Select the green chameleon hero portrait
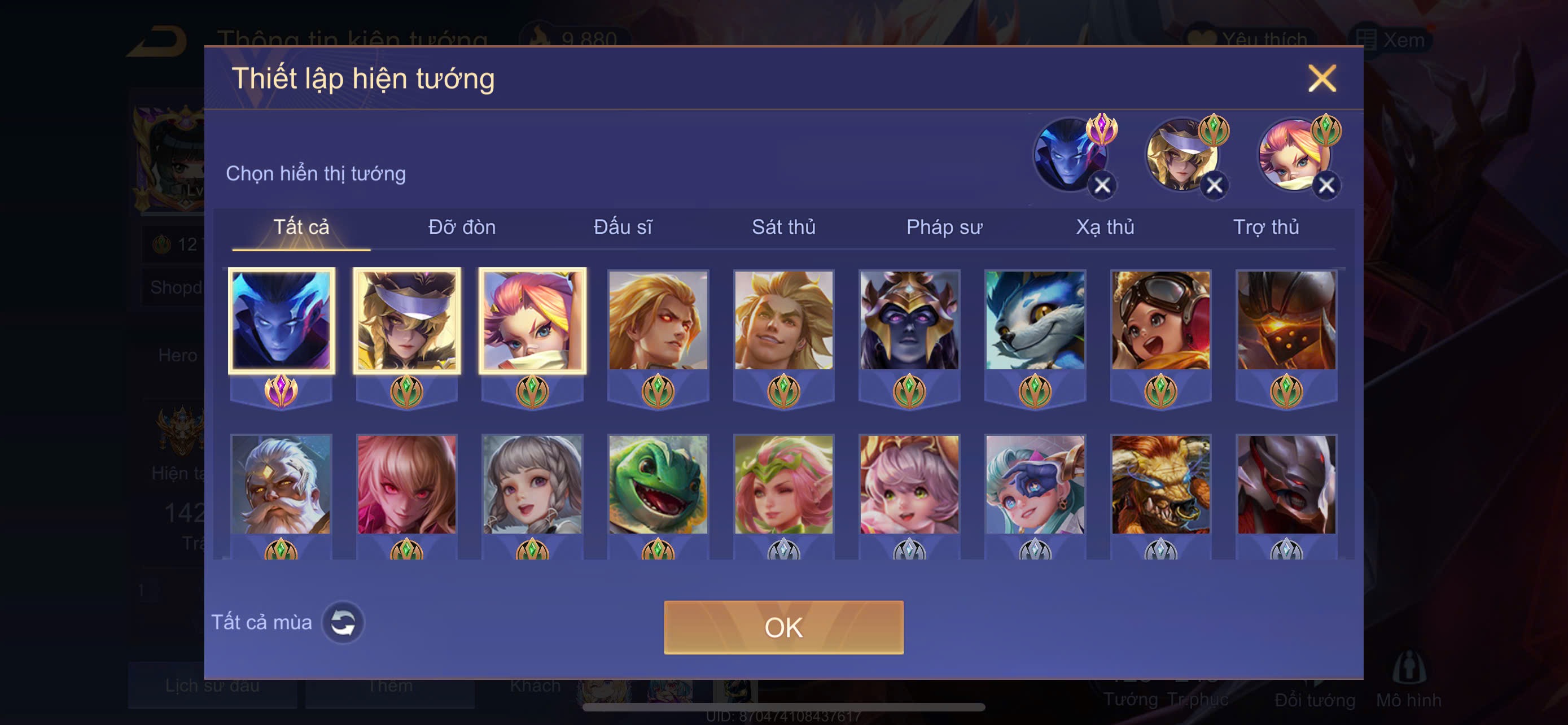The image size is (1568, 725). point(658,484)
